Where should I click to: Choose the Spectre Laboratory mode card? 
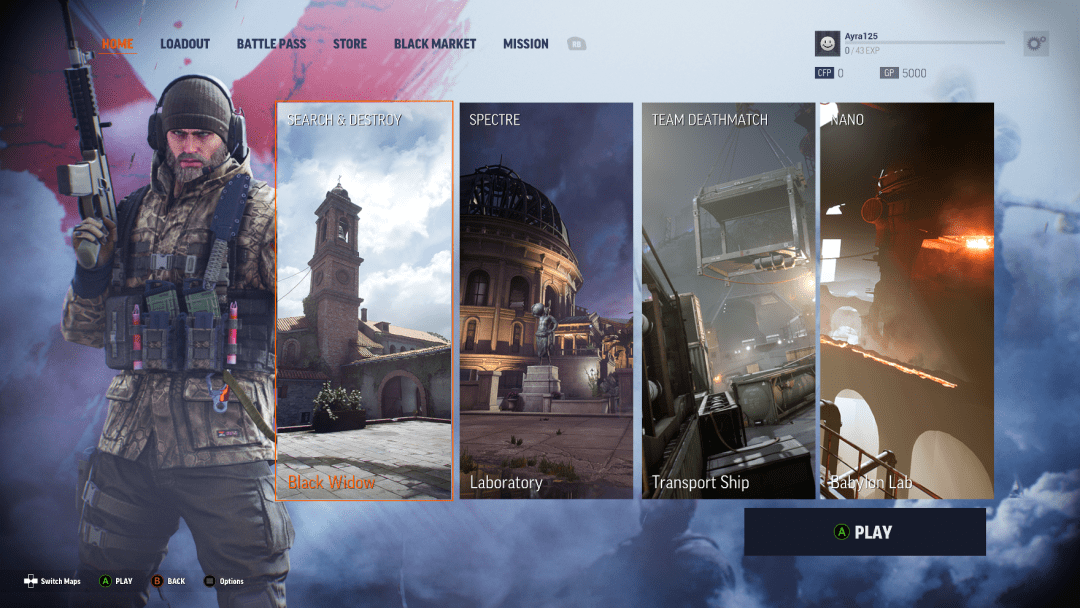(546, 300)
